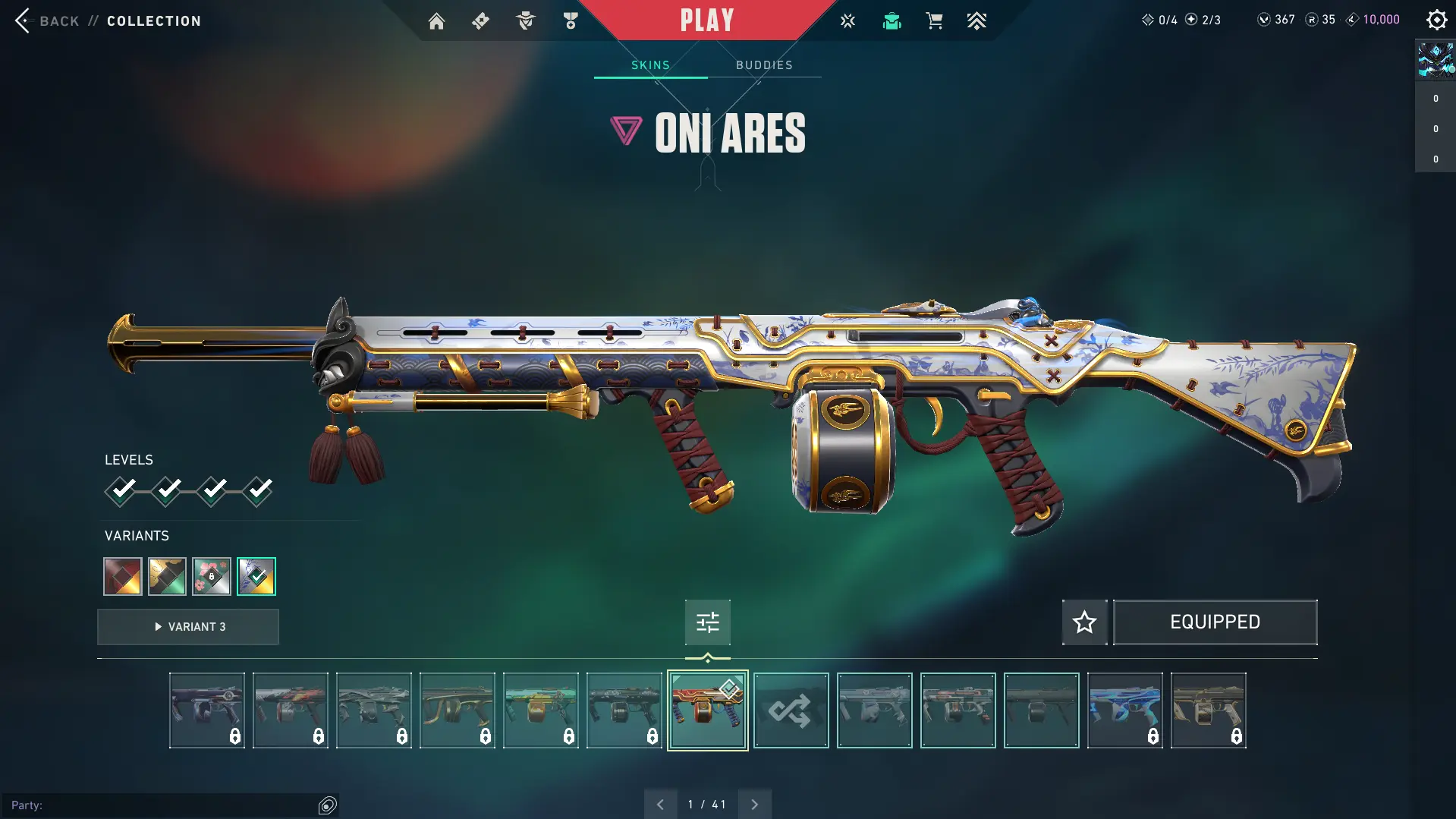Image resolution: width=1456 pixels, height=819 pixels.
Task: Select the Skins tab
Action: point(650,65)
